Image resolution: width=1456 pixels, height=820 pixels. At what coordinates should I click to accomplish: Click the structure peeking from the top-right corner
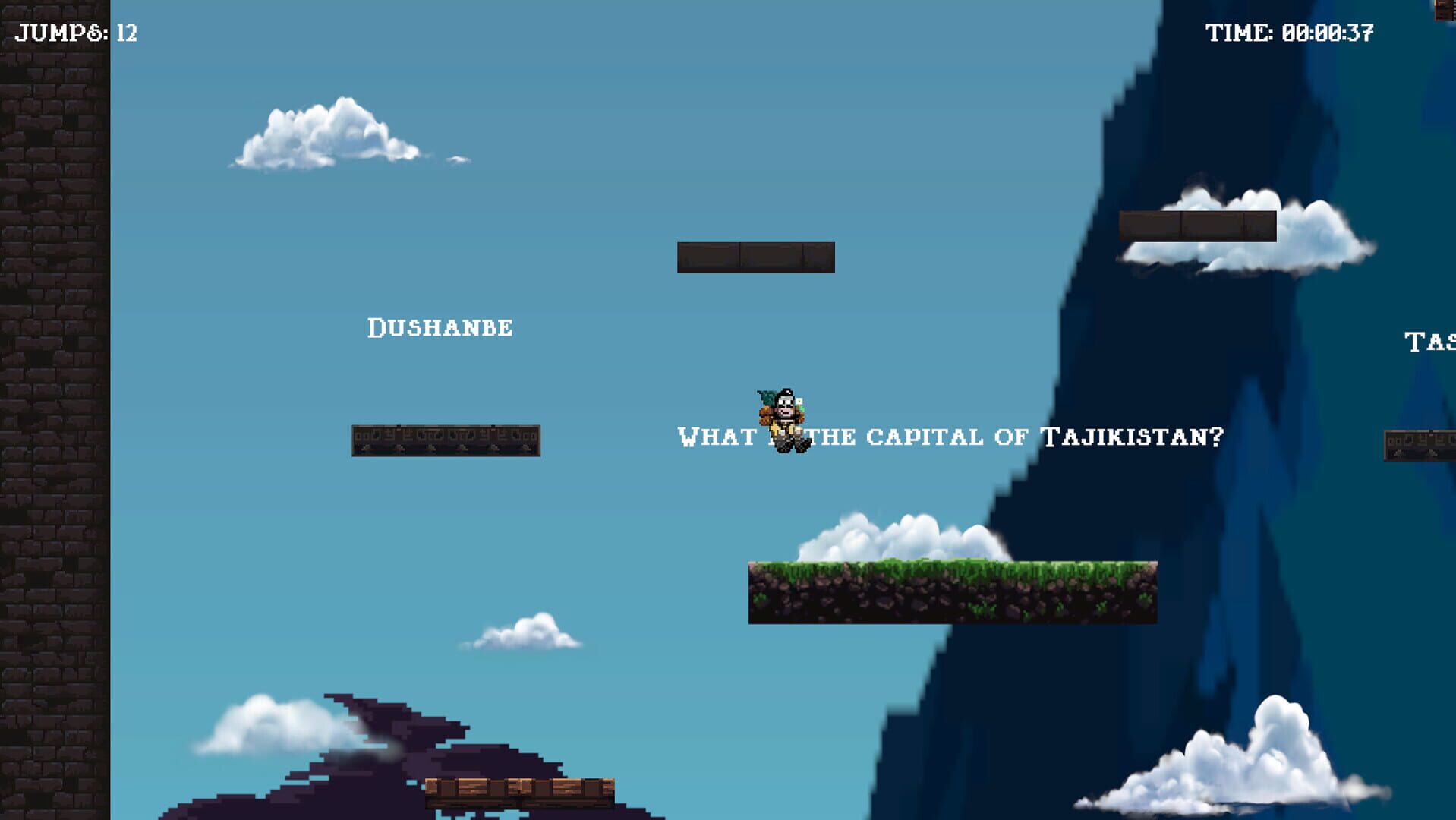point(1442,9)
